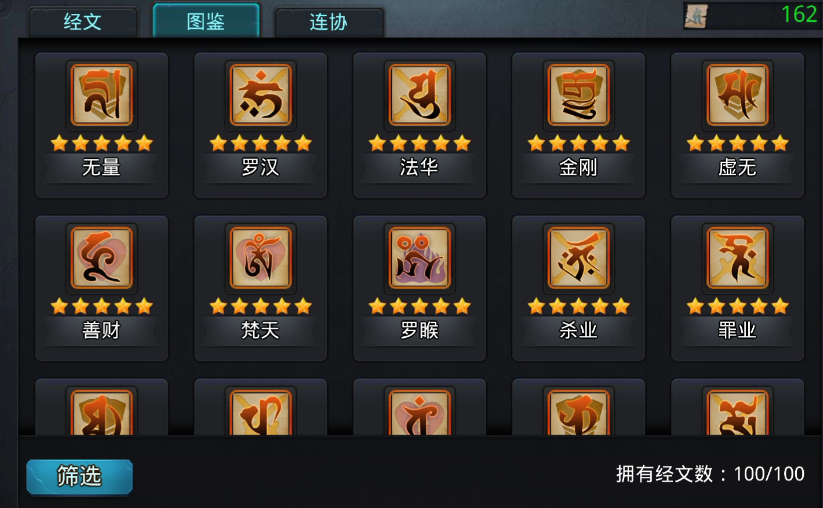Click the scroll currency icon beside 162

click(x=697, y=15)
